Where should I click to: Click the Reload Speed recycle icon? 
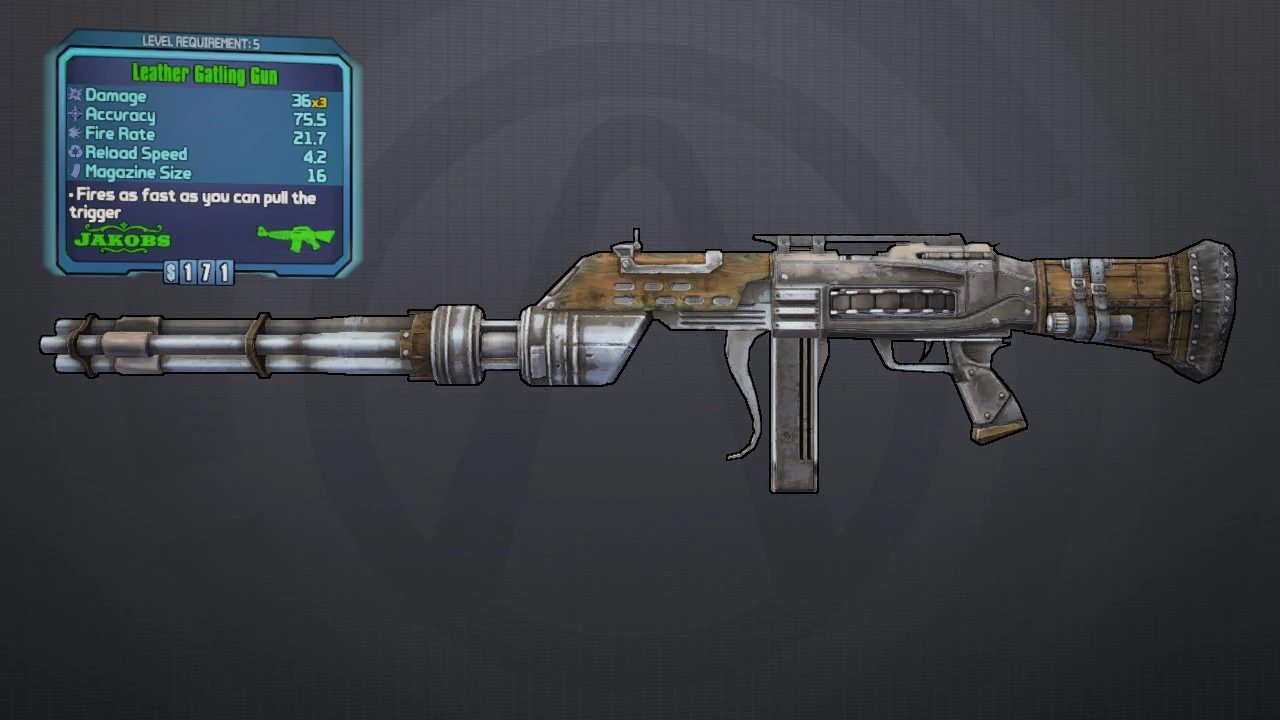click(x=75, y=153)
